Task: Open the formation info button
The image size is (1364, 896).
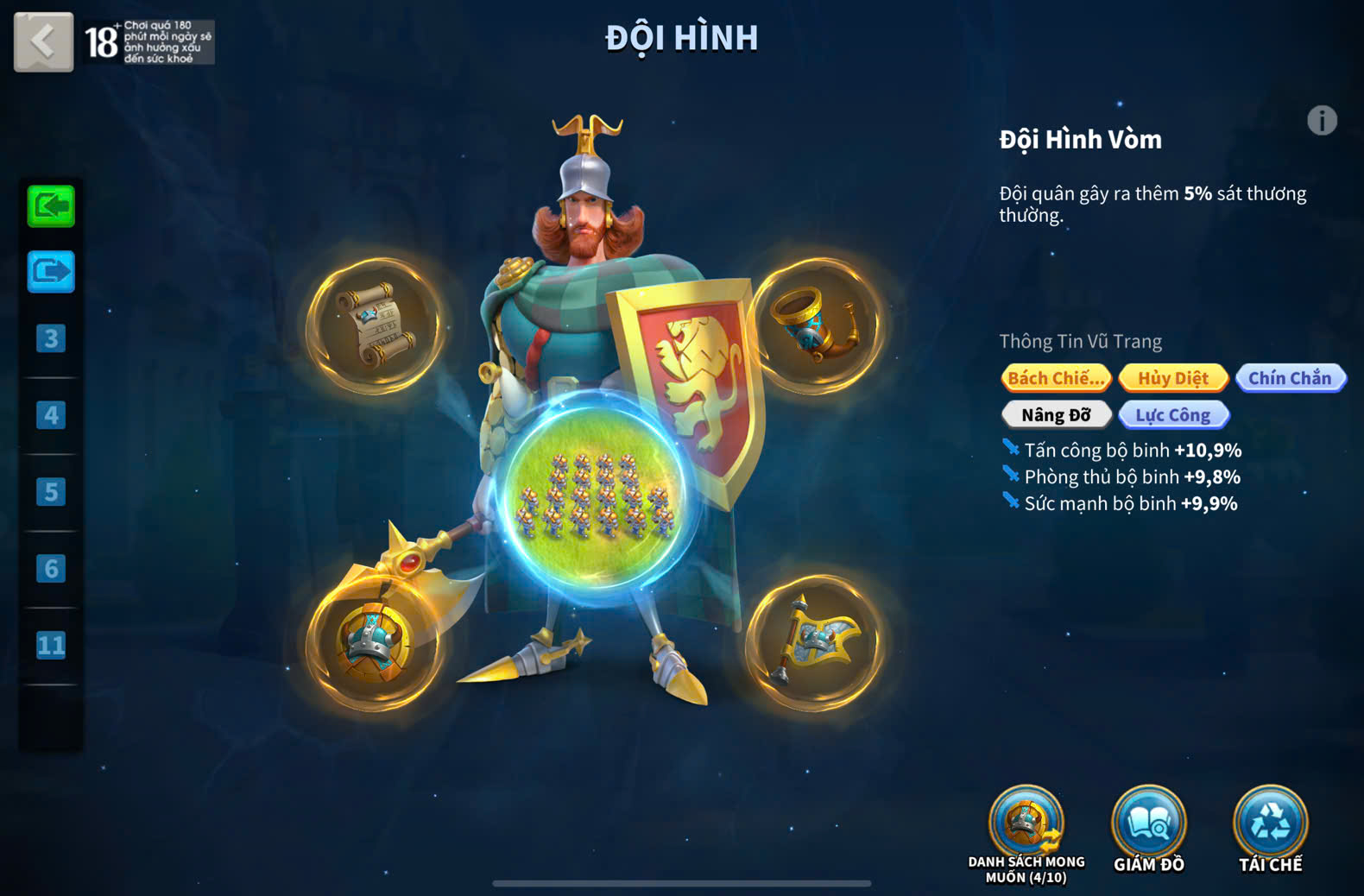Action: [x=1321, y=121]
